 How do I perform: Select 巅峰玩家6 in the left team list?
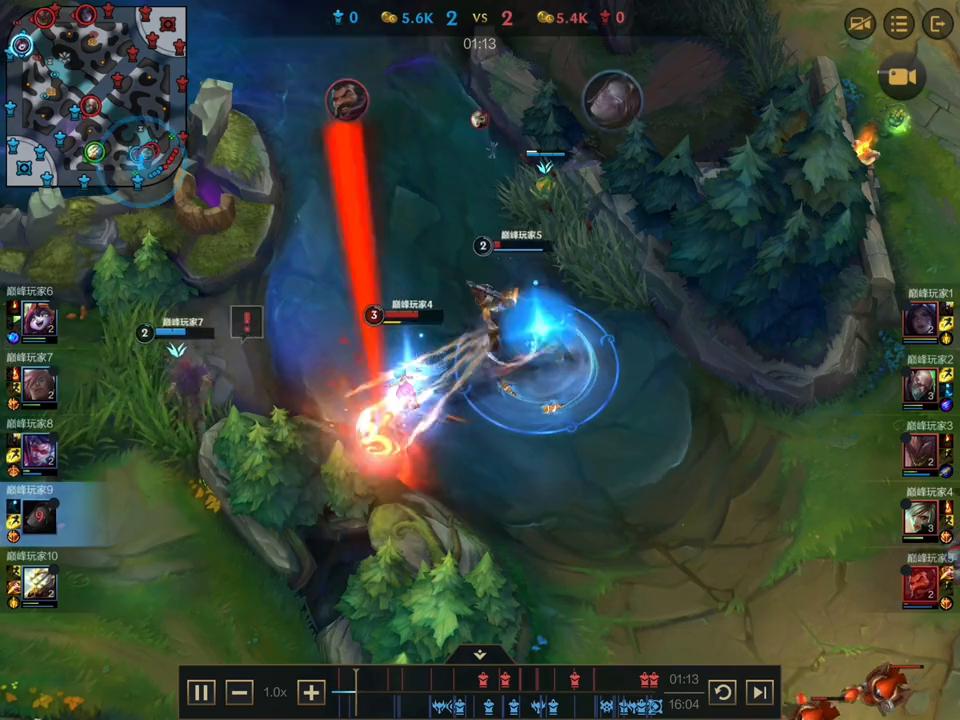(x=40, y=322)
